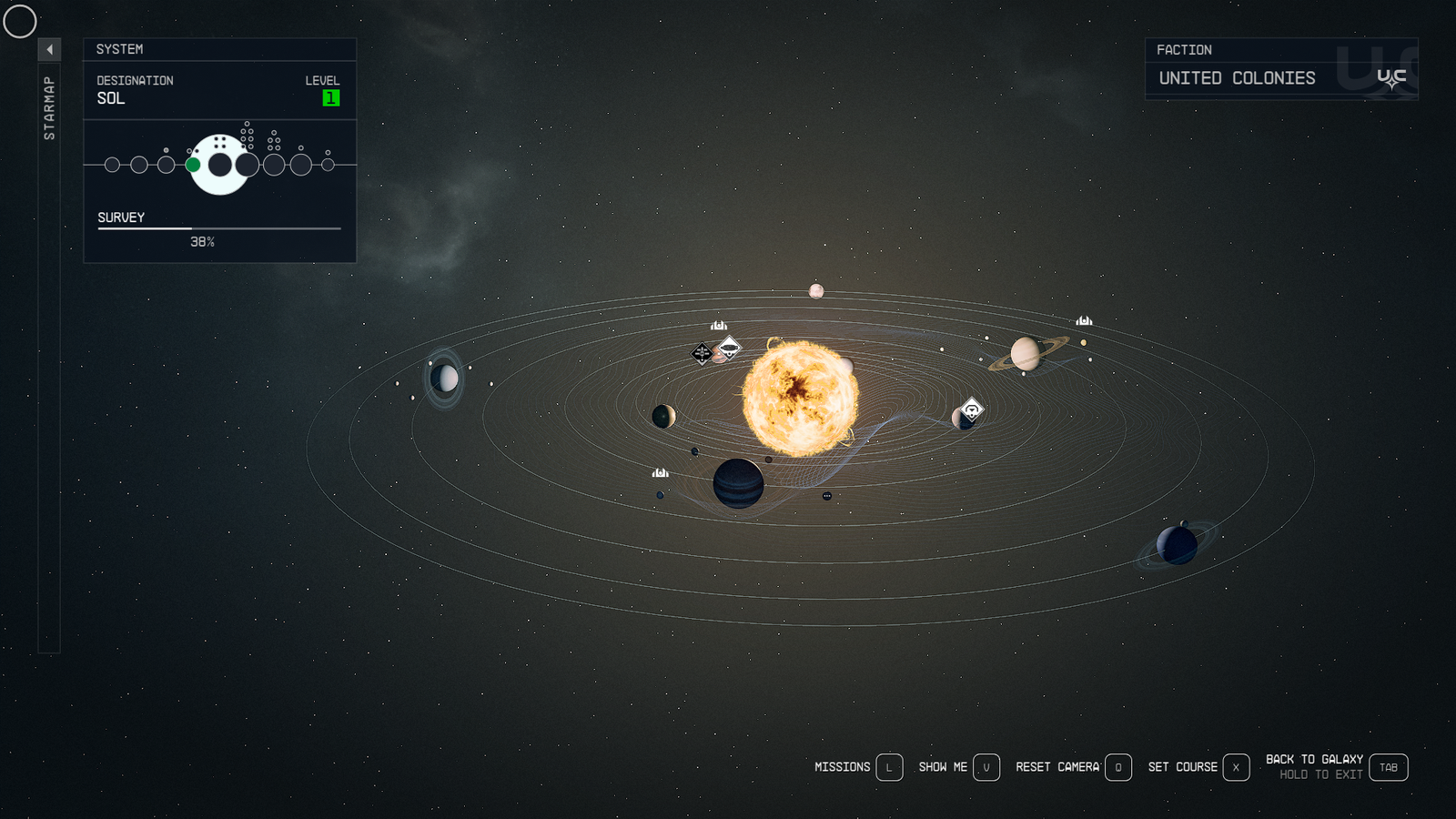Screen dimensions: 1456x819
Task: Click the large white planet circle in system overview
Action: coord(218,164)
